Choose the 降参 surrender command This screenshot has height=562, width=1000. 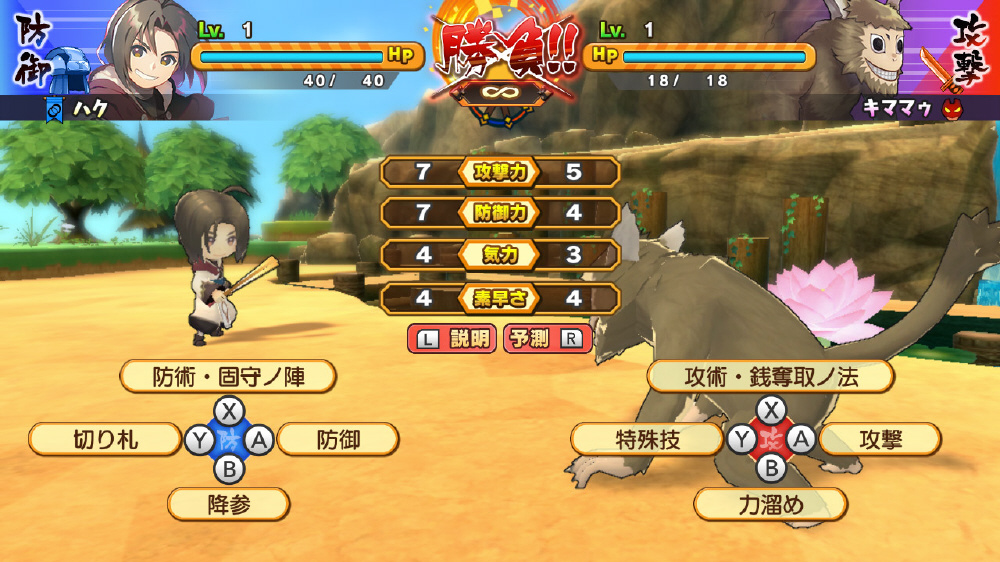point(228,504)
